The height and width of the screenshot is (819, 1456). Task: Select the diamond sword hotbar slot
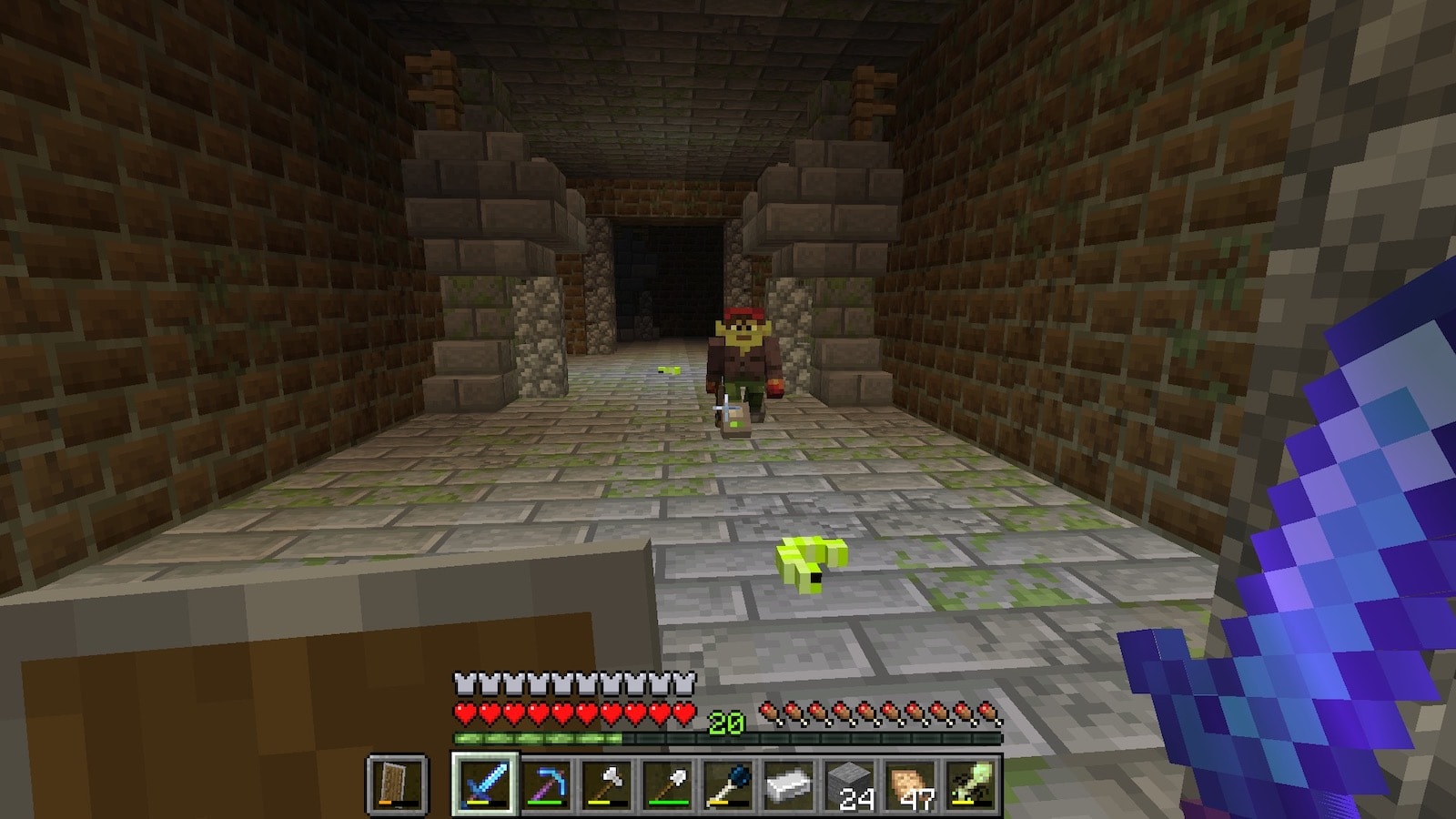(x=485, y=784)
